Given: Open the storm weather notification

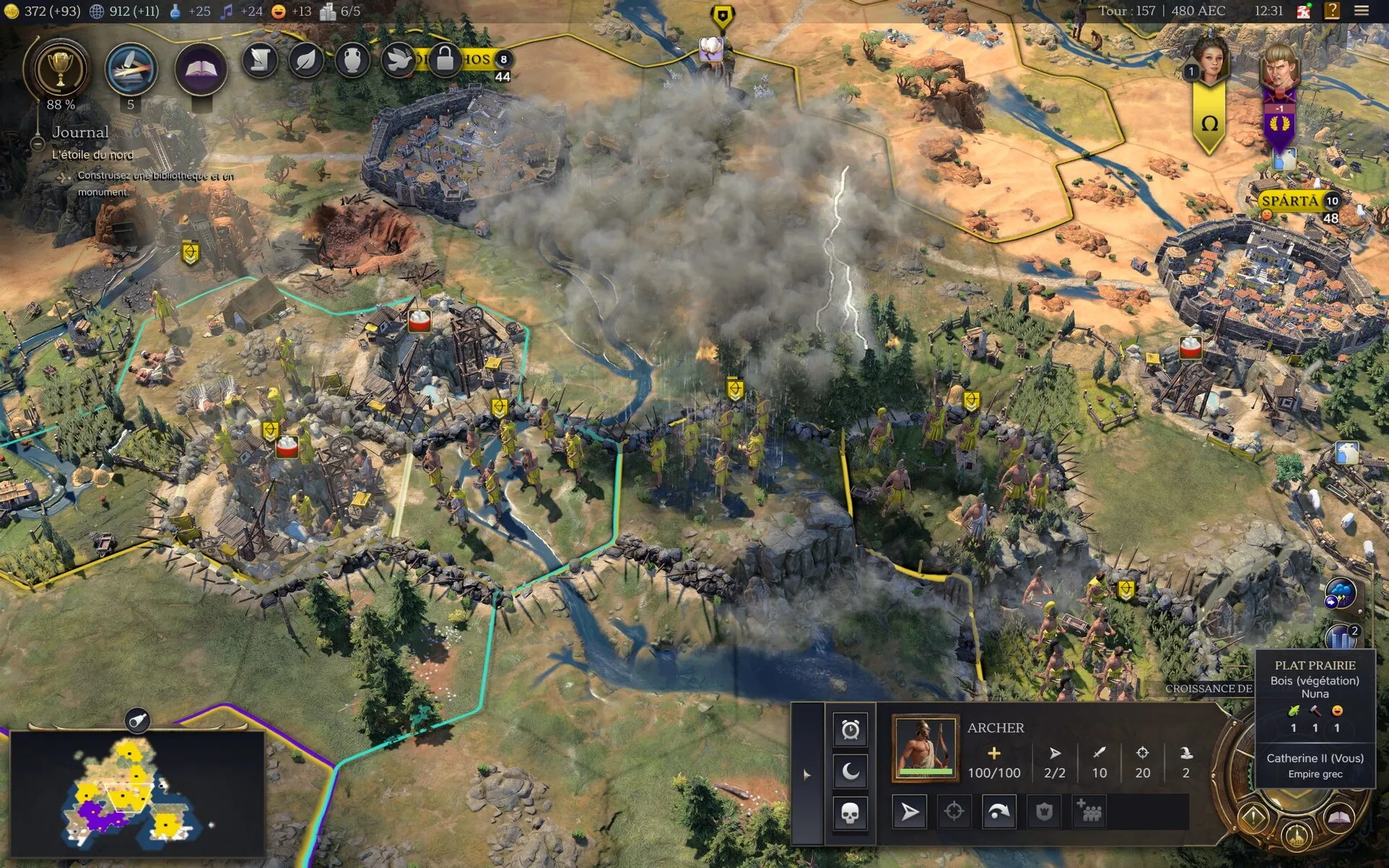Looking at the screenshot, I should coord(1340,595).
